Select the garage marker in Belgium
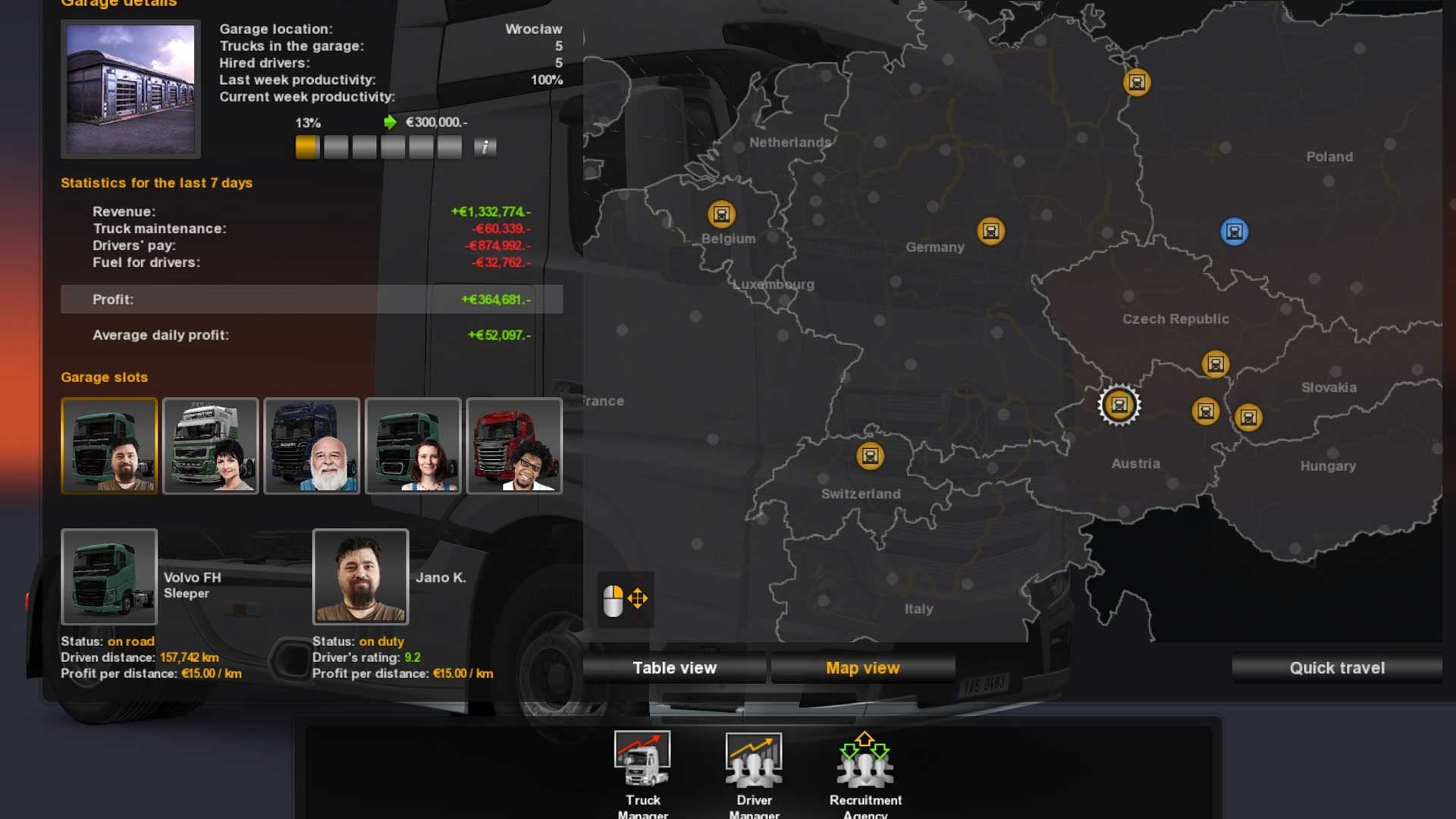Image resolution: width=1456 pixels, height=819 pixels. coord(721,215)
